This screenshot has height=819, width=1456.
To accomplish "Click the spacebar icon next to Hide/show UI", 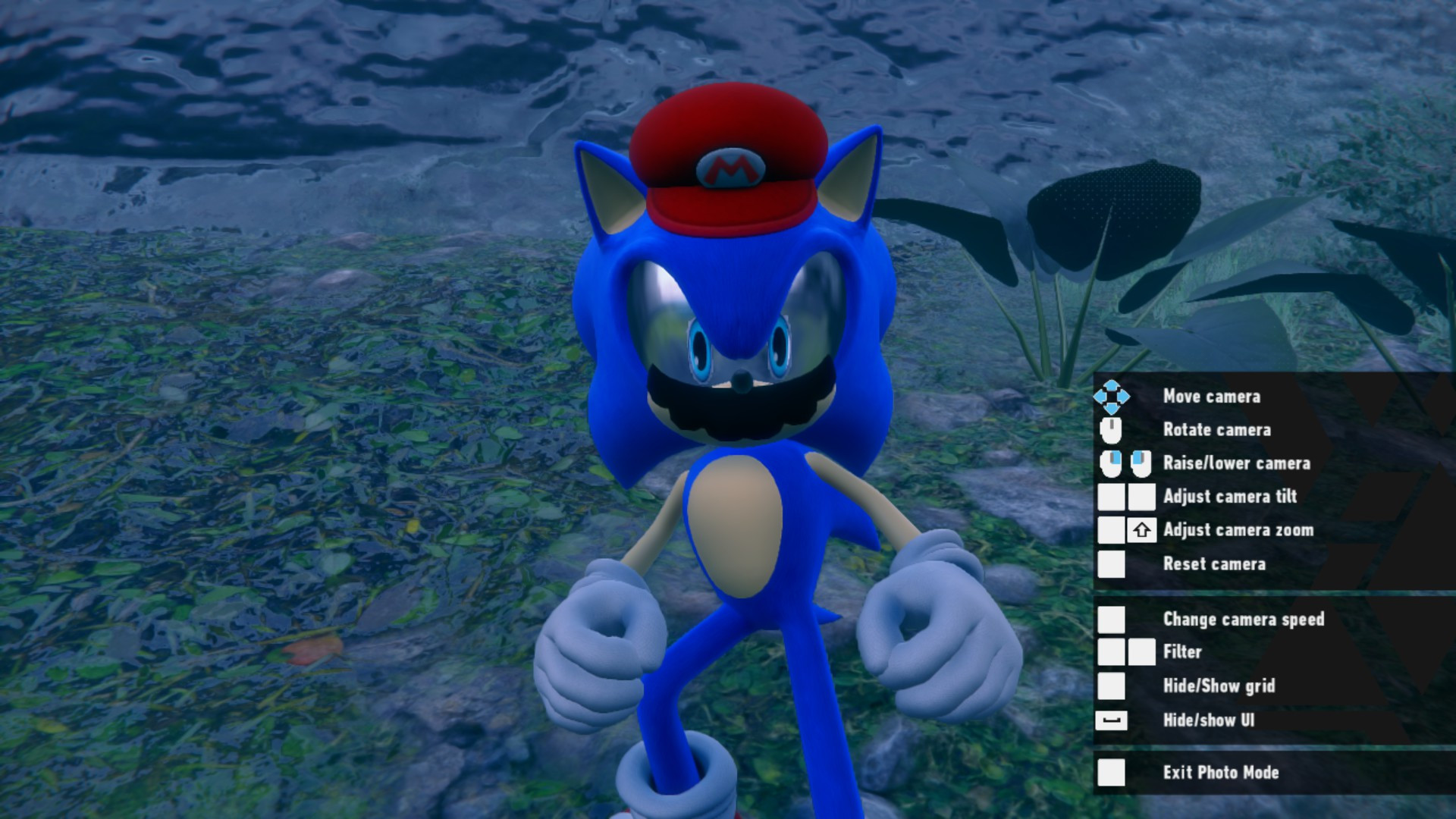I will pyautogui.click(x=1110, y=721).
